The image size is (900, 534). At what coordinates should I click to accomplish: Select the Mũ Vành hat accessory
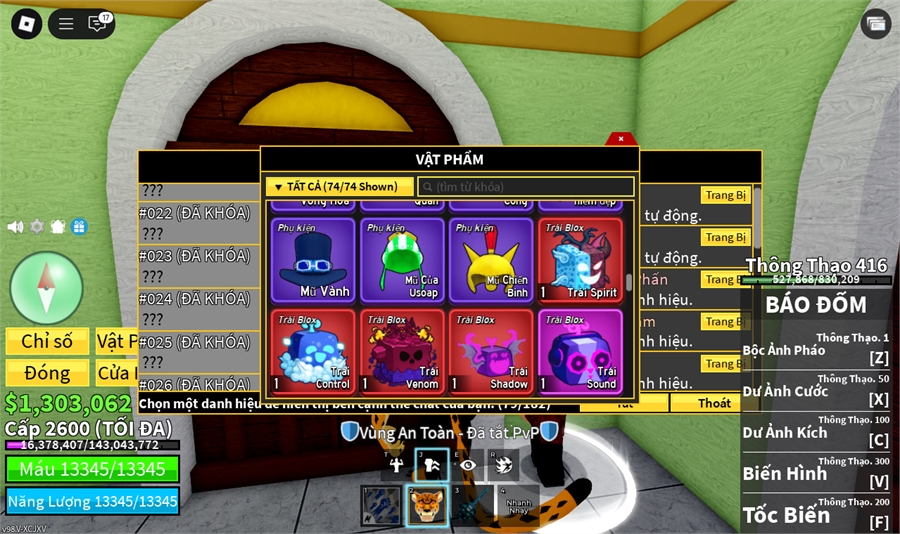[312, 259]
